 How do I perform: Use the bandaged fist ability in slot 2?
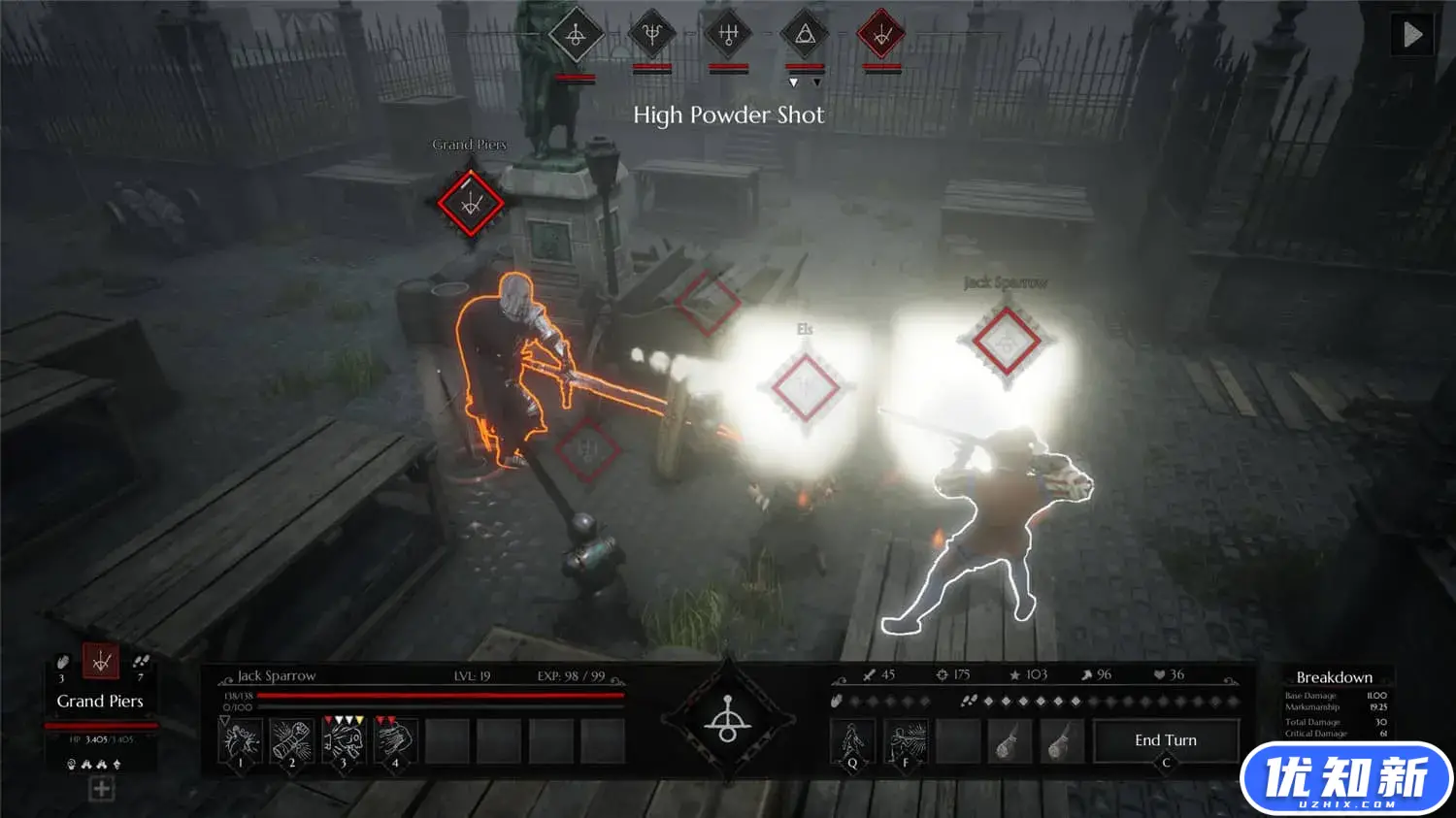click(291, 742)
